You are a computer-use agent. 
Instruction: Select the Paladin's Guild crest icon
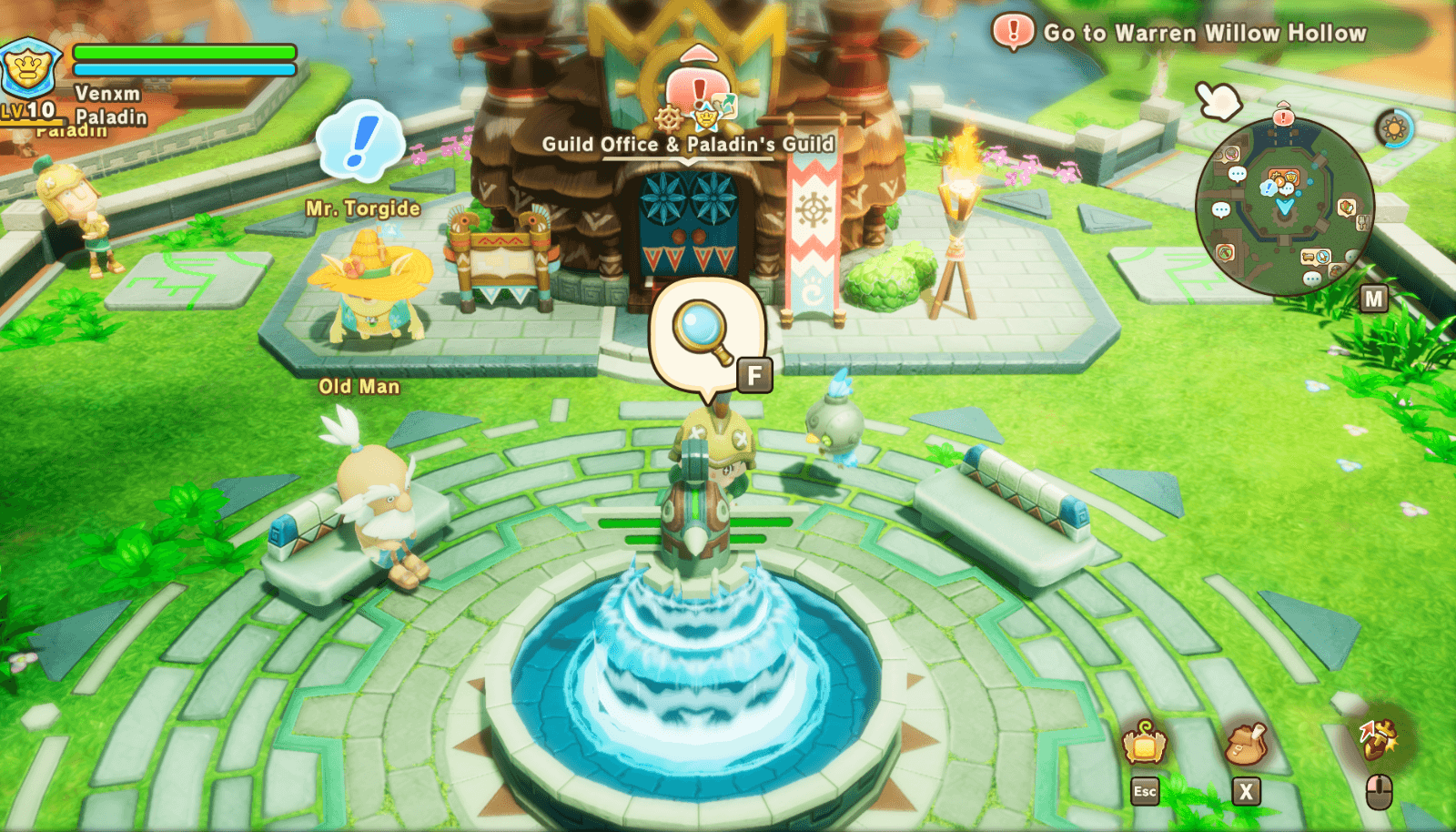(706, 119)
